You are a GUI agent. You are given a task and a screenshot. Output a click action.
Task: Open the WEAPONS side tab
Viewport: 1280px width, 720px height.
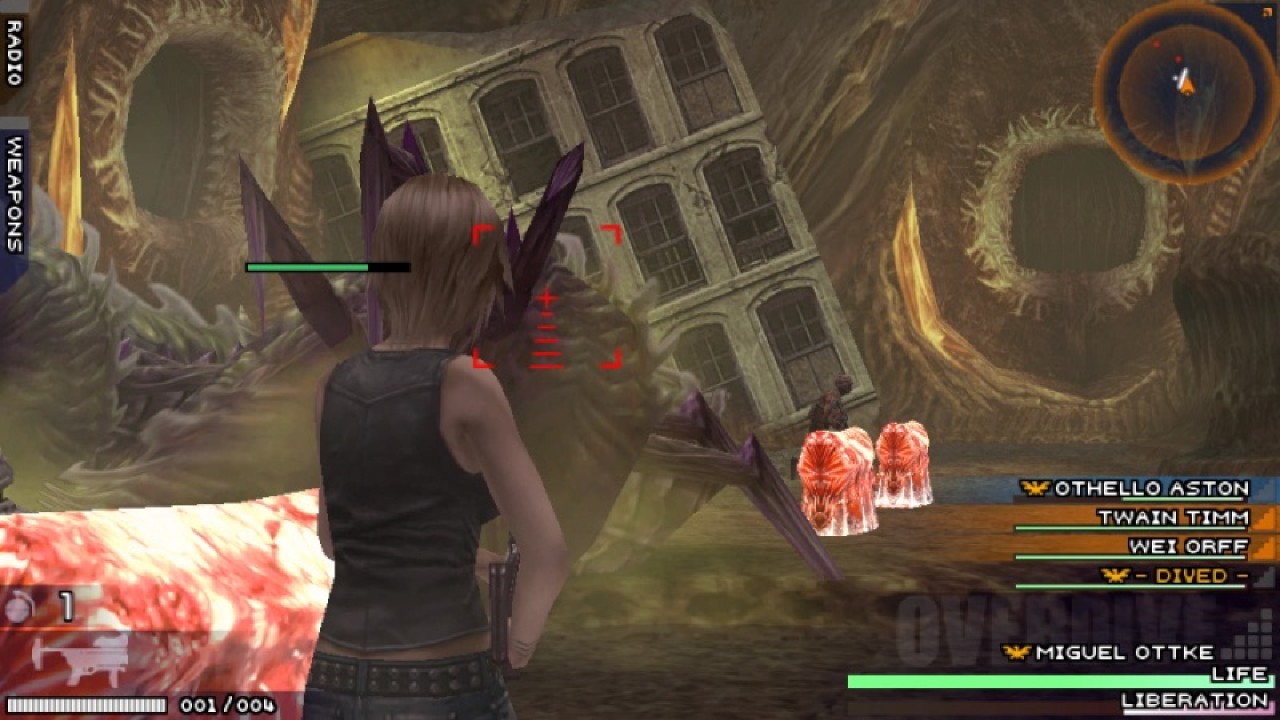click(14, 195)
